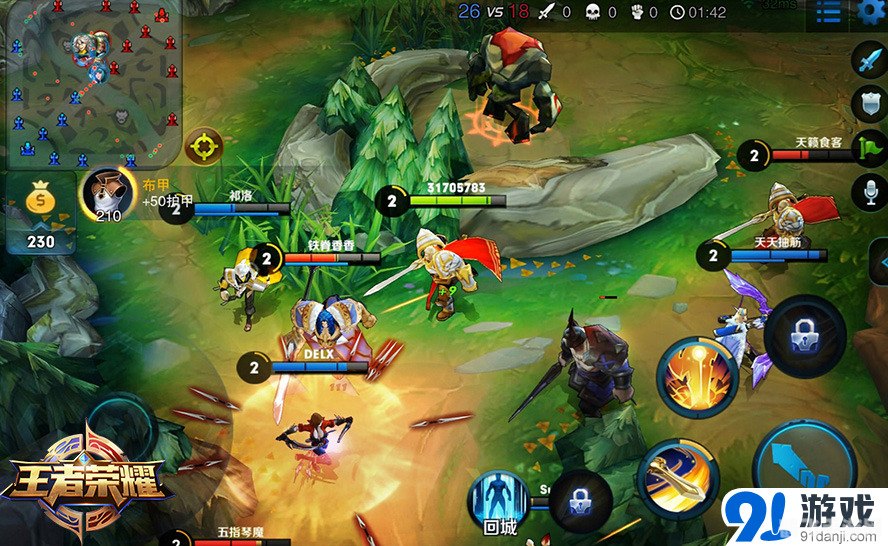Image resolution: width=888 pixels, height=546 pixels.
Task: Click the minimap
Action: 90,82
